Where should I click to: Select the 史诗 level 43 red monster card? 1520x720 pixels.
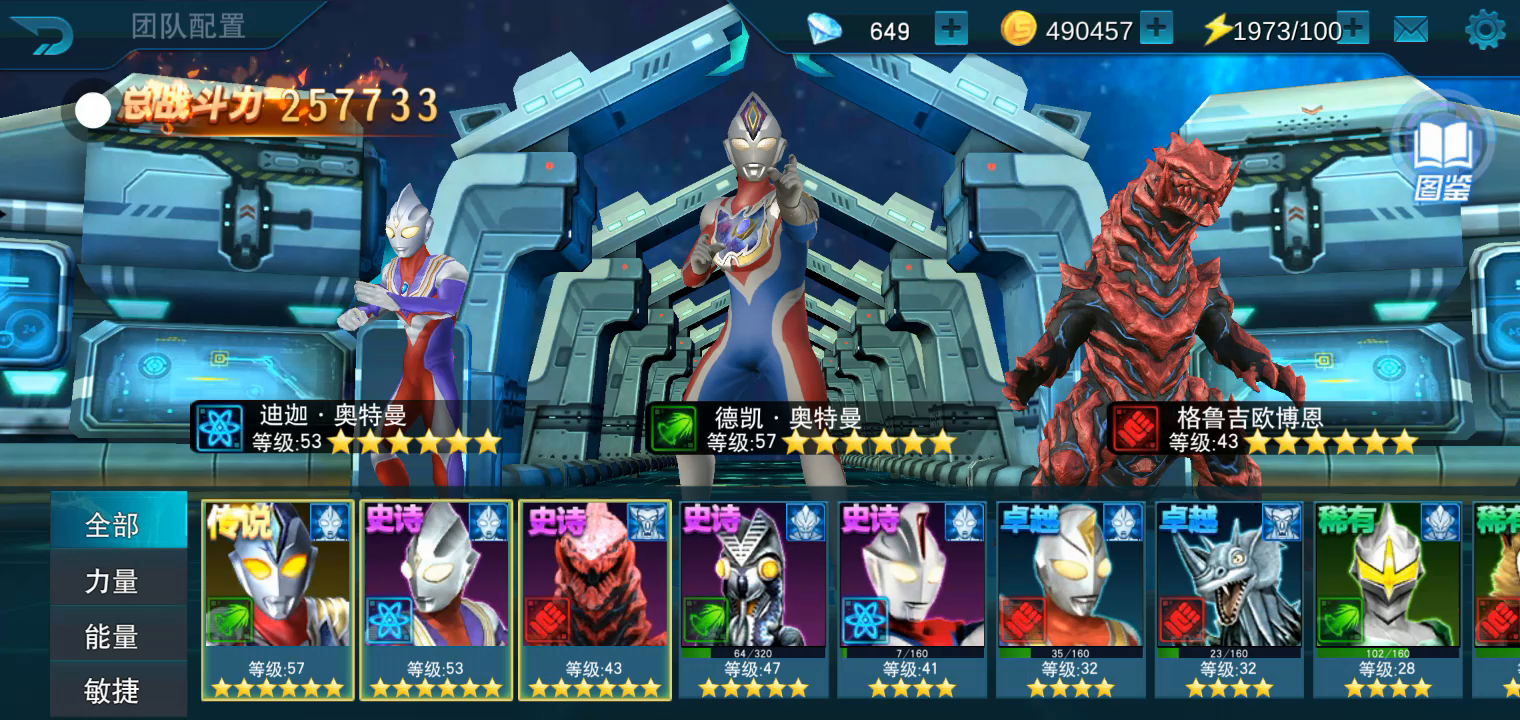point(595,598)
